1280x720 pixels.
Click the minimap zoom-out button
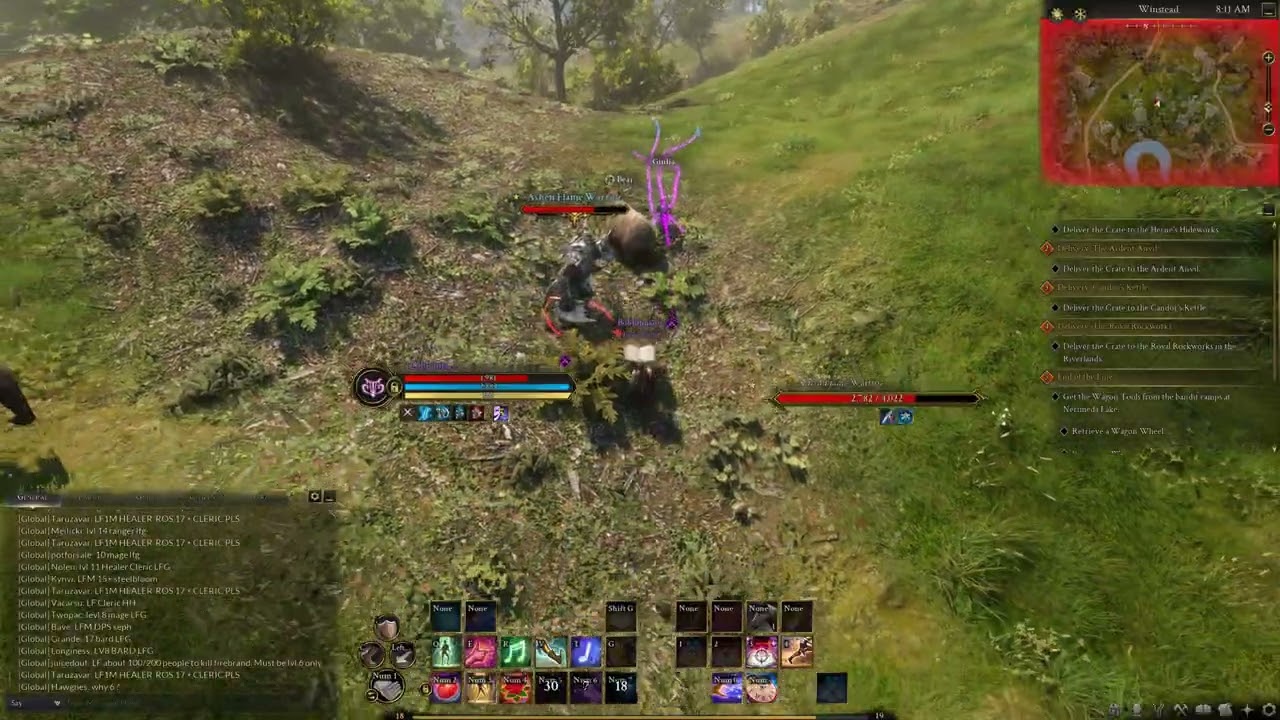(x=1268, y=129)
